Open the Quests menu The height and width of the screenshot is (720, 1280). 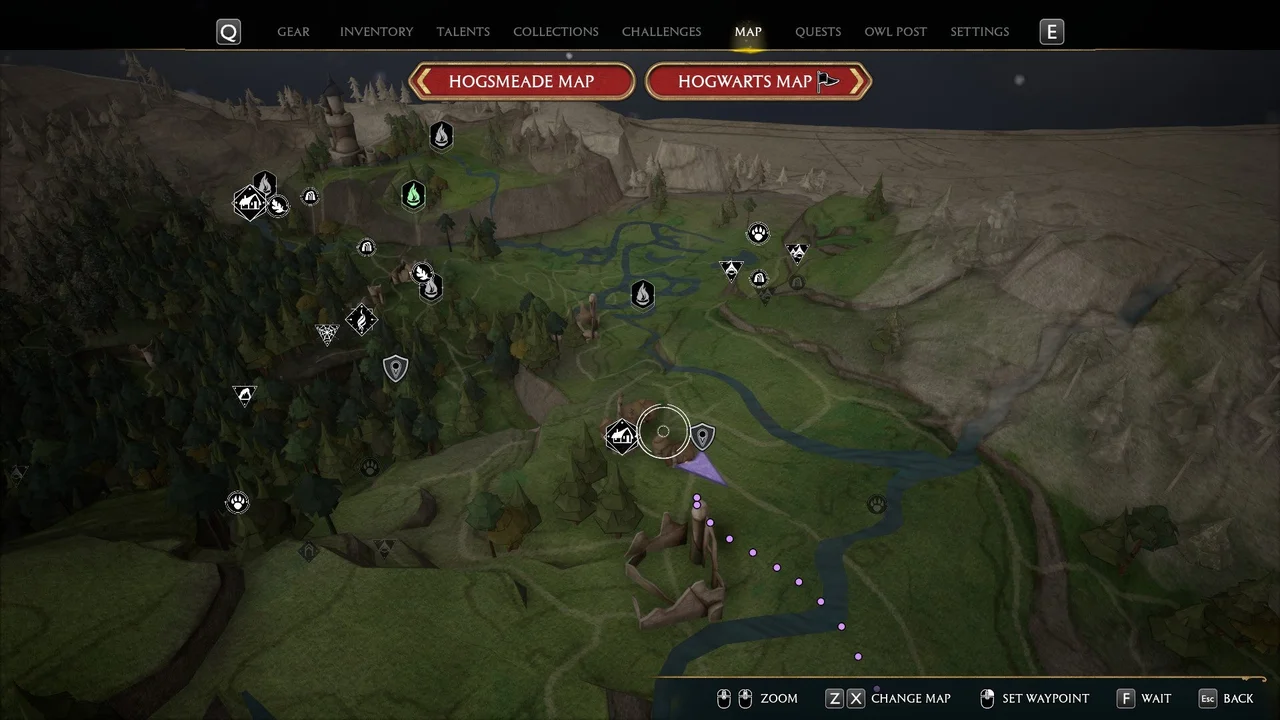(817, 31)
